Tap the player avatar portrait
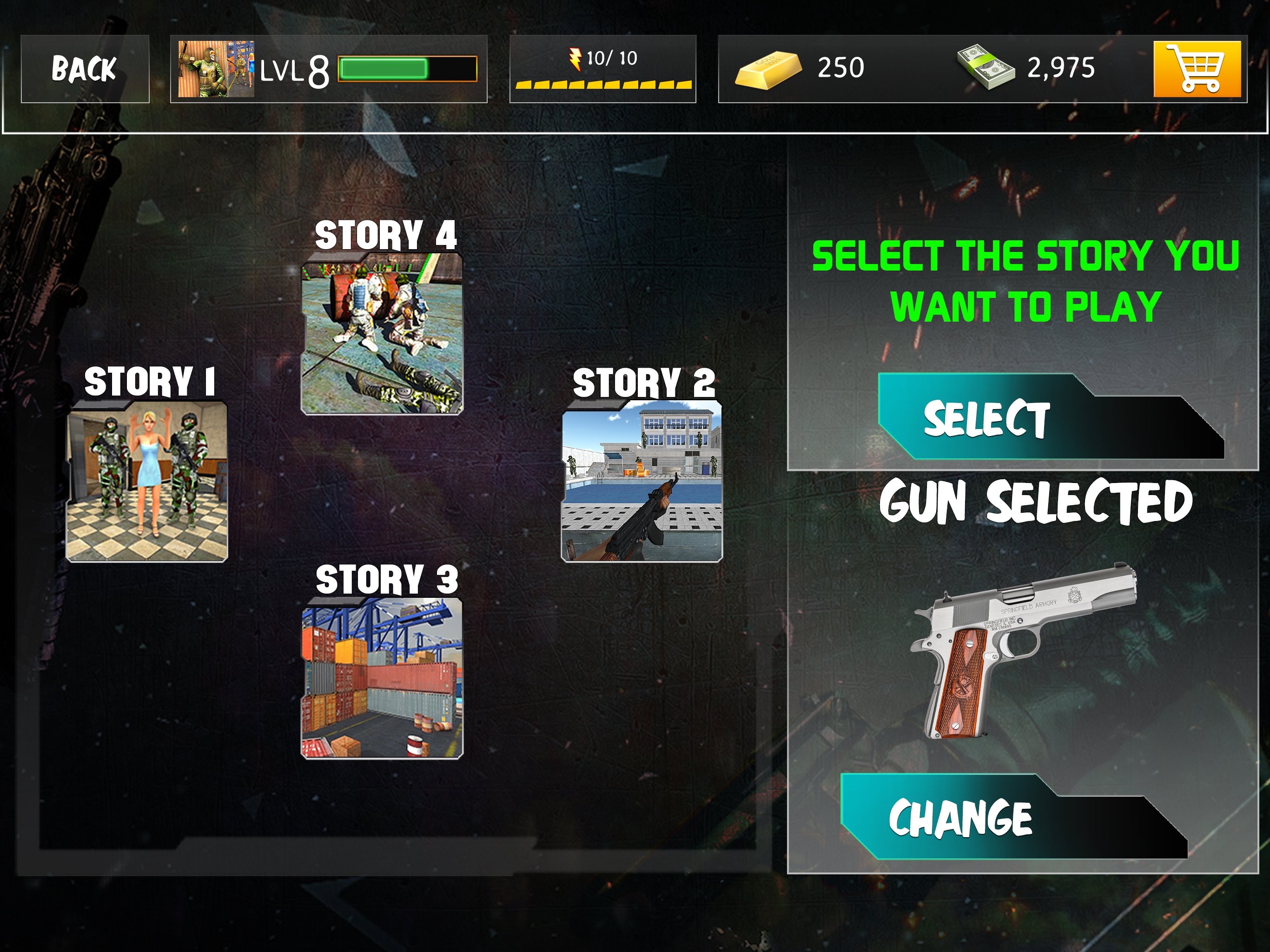This screenshot has width=1270, height=952. pyautogui.click(x=216, y=69)
